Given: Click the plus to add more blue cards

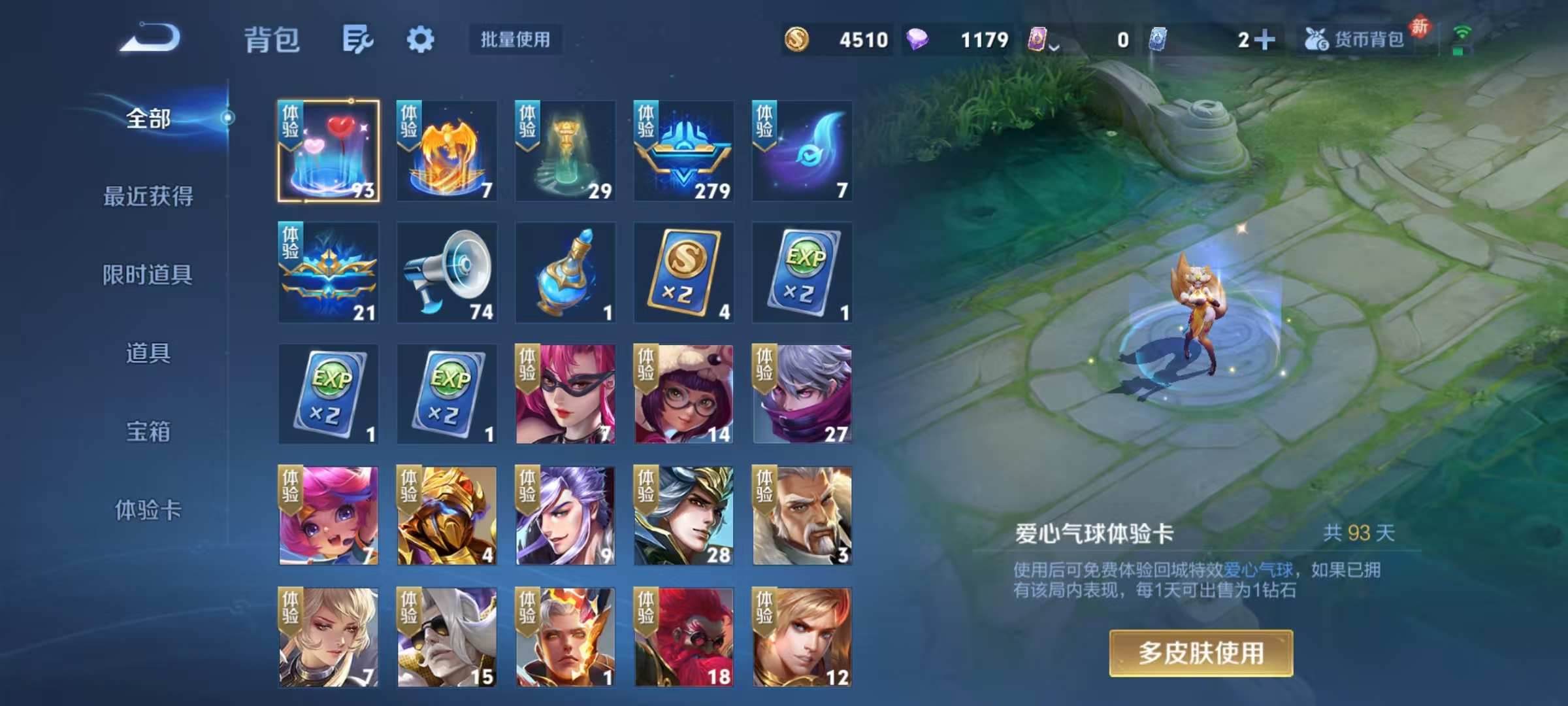Looking at the screenshot, I should coord(1264,39).
